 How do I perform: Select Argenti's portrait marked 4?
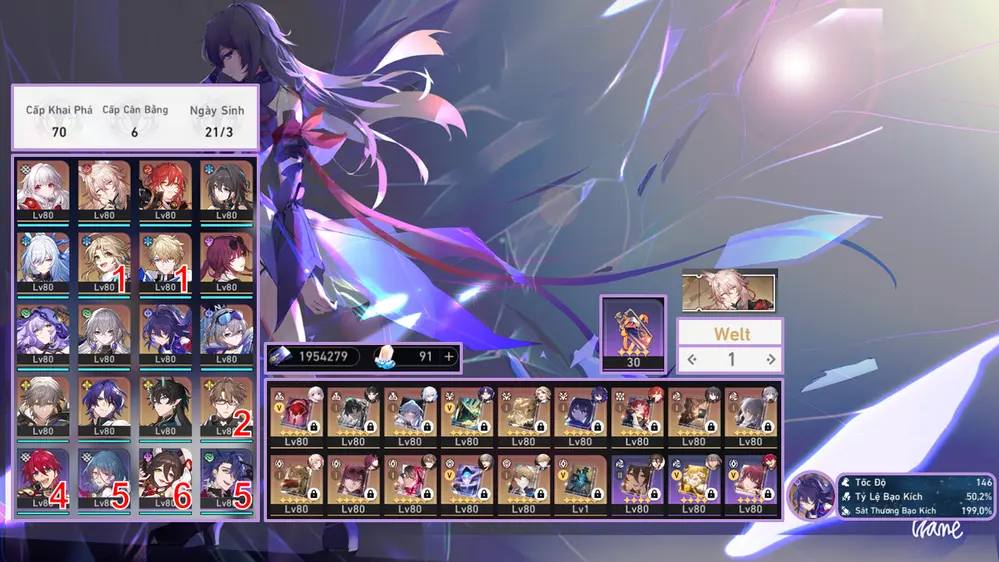(x=43, y=476)
